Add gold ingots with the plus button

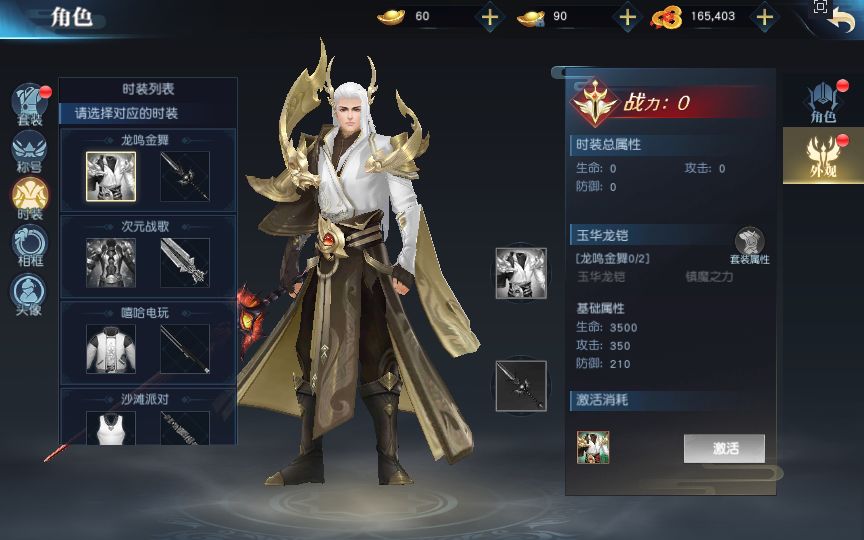(489, 16)
